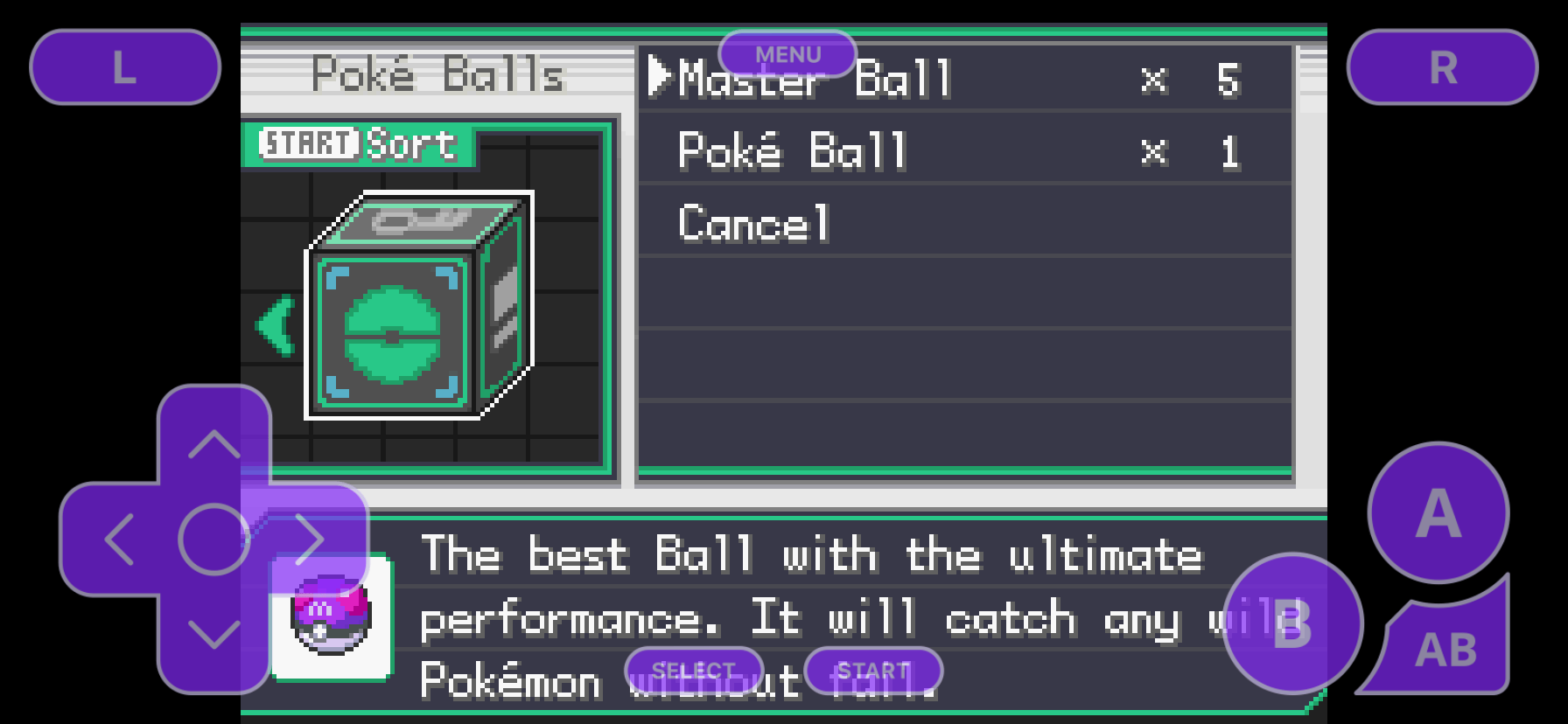Click the Poké Balls pocket case icon
Image resolution: width=1568 pixels, height=724 pixels.
[x=418, y=306]
